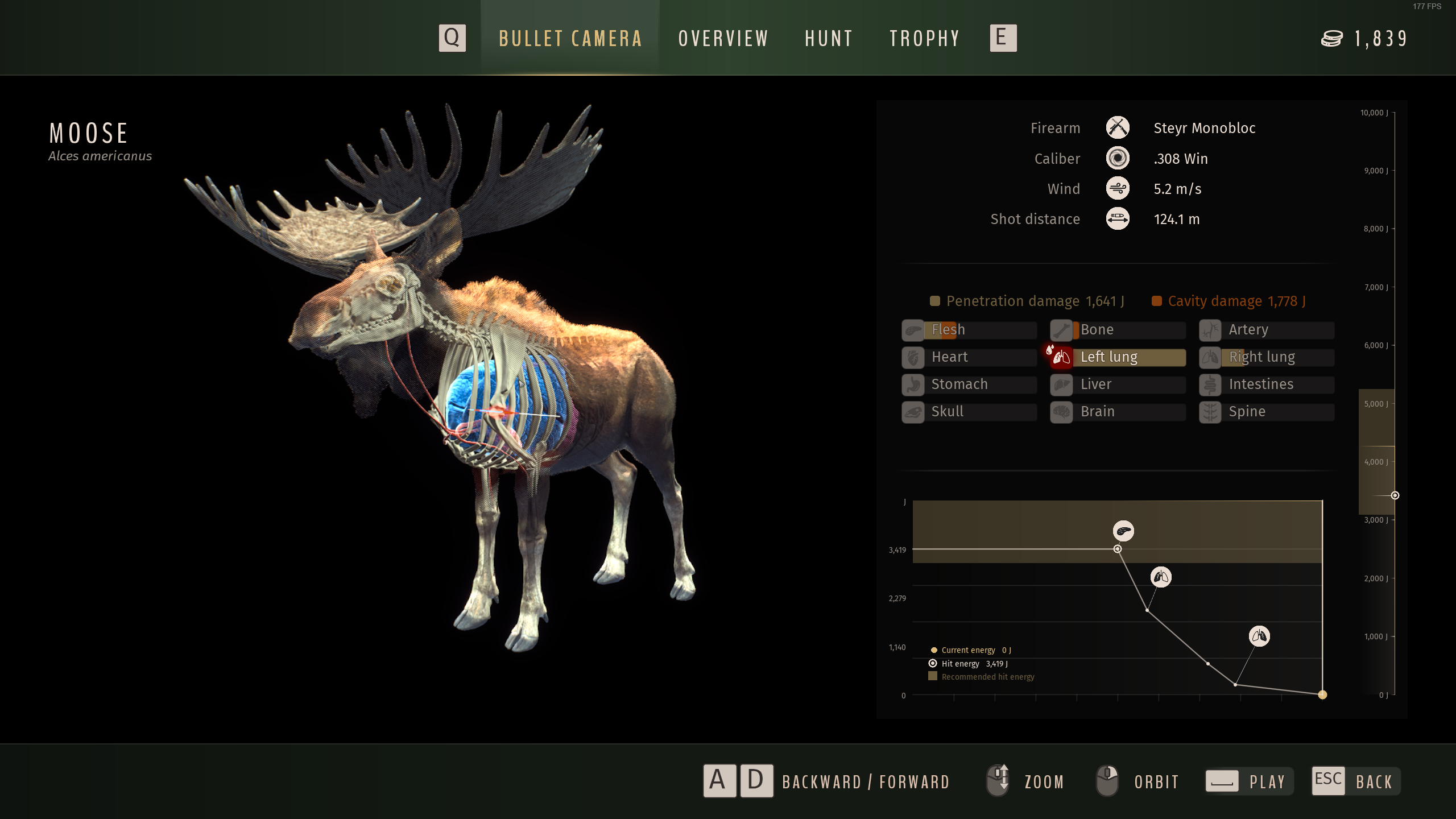Click the Brain organ entry
Image resolution: width=1456 pixels, height=819 pixels.
pyautogui.click(x=1118, y=412)
